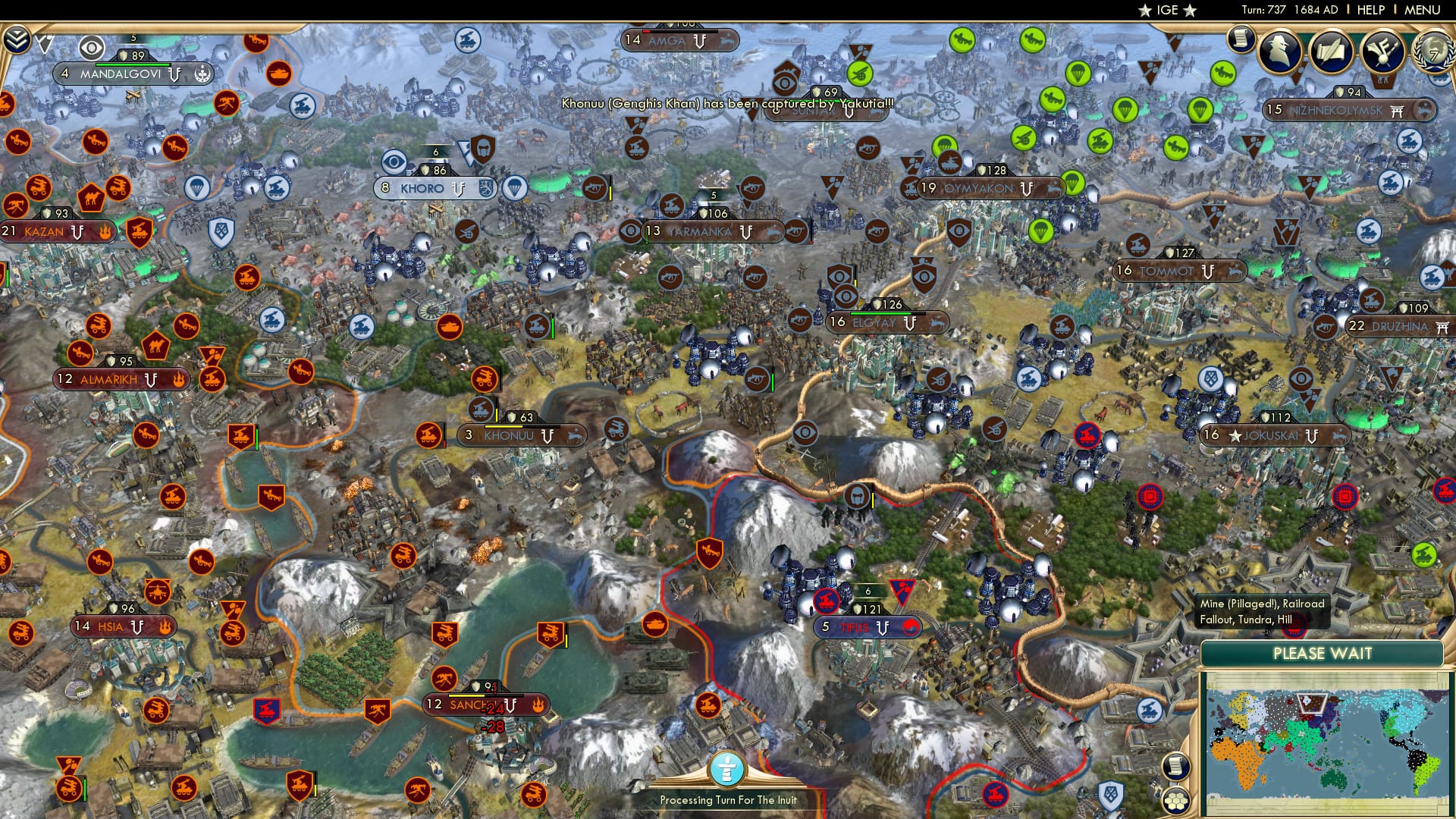
Task: Click the scroll icon left of the minimap
Action: click(1176, 767)
